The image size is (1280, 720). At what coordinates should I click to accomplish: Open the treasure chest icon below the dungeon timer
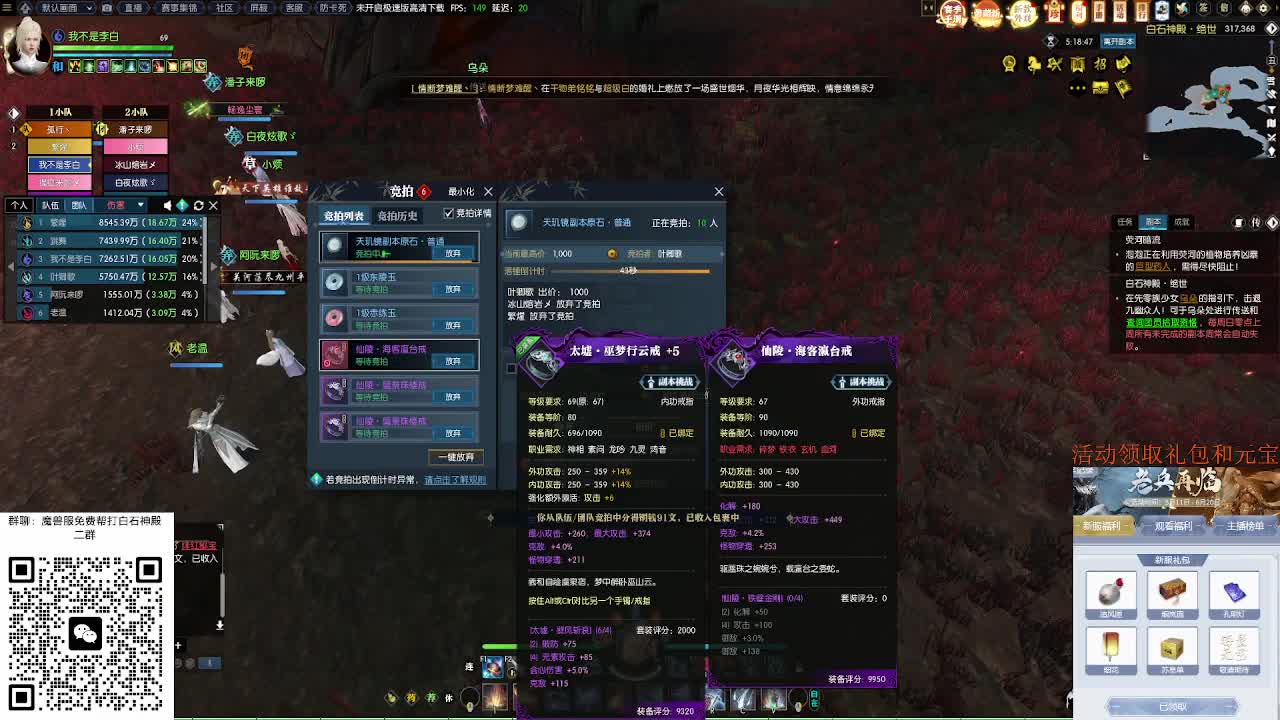[x=1100, y=89]
